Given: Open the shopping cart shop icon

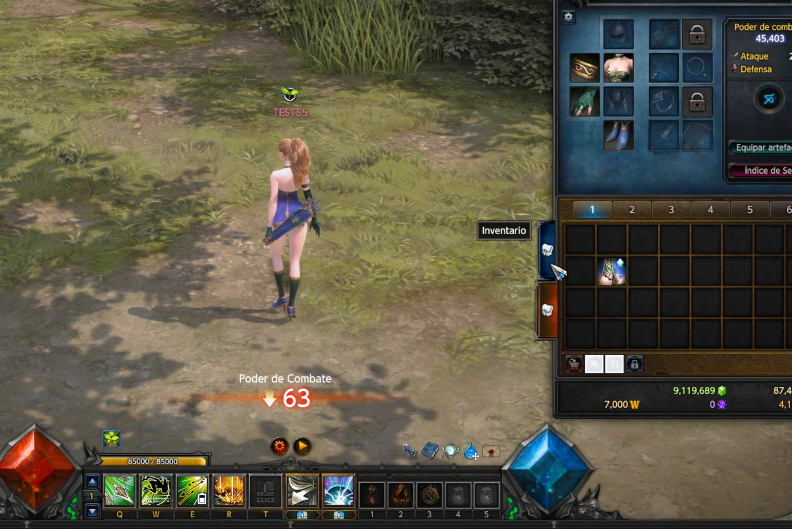Looking at the screenshot, I should [574, 364].
